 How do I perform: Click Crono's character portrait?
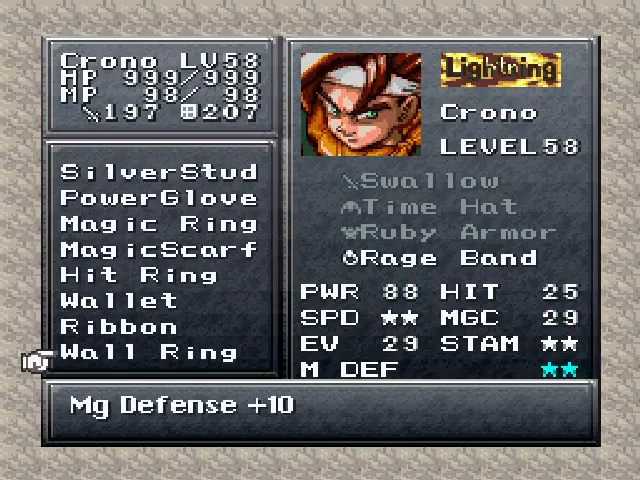[x=361, y=103]
